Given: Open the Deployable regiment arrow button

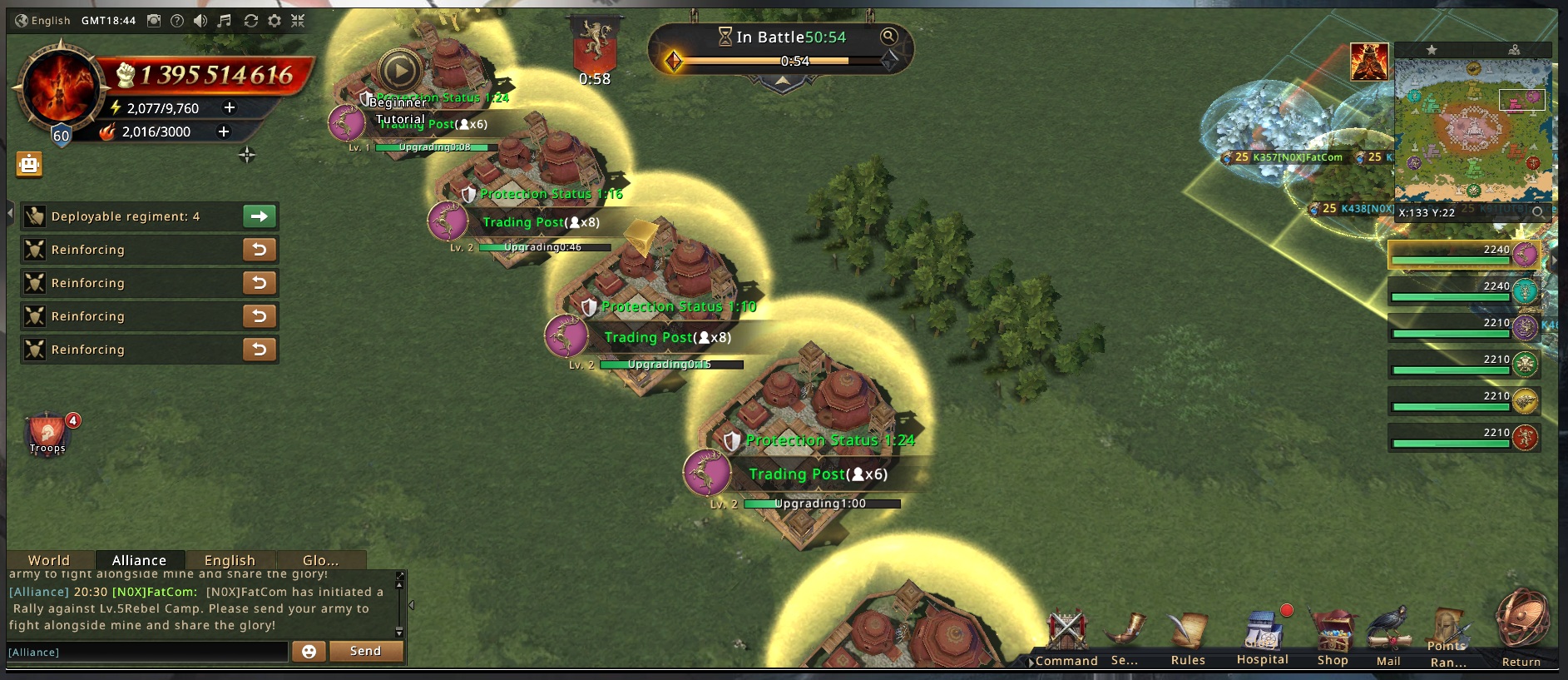Looking at the screenshot, I should coord(260,216).
